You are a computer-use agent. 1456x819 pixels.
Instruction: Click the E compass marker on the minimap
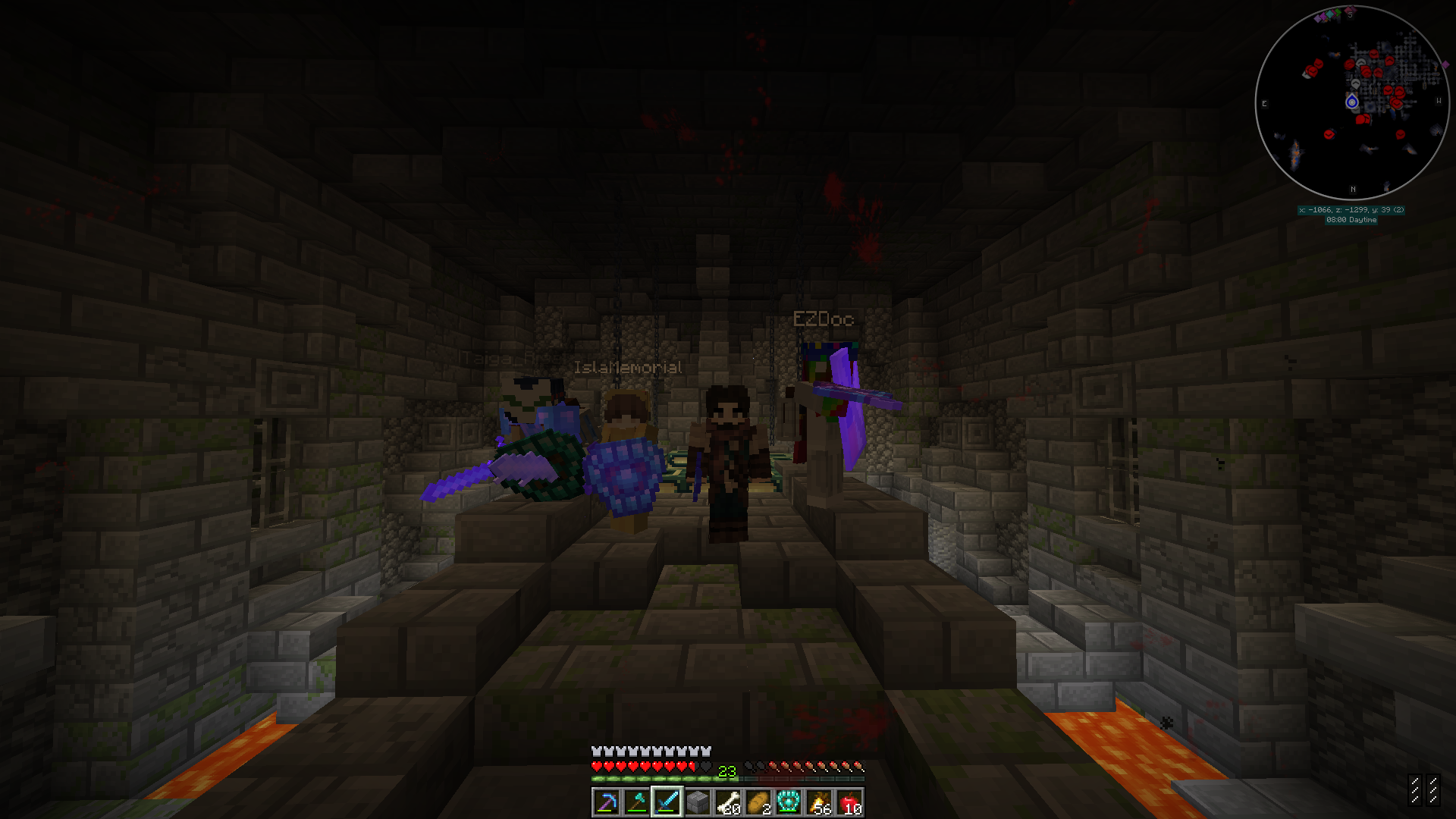[1264, 102]
